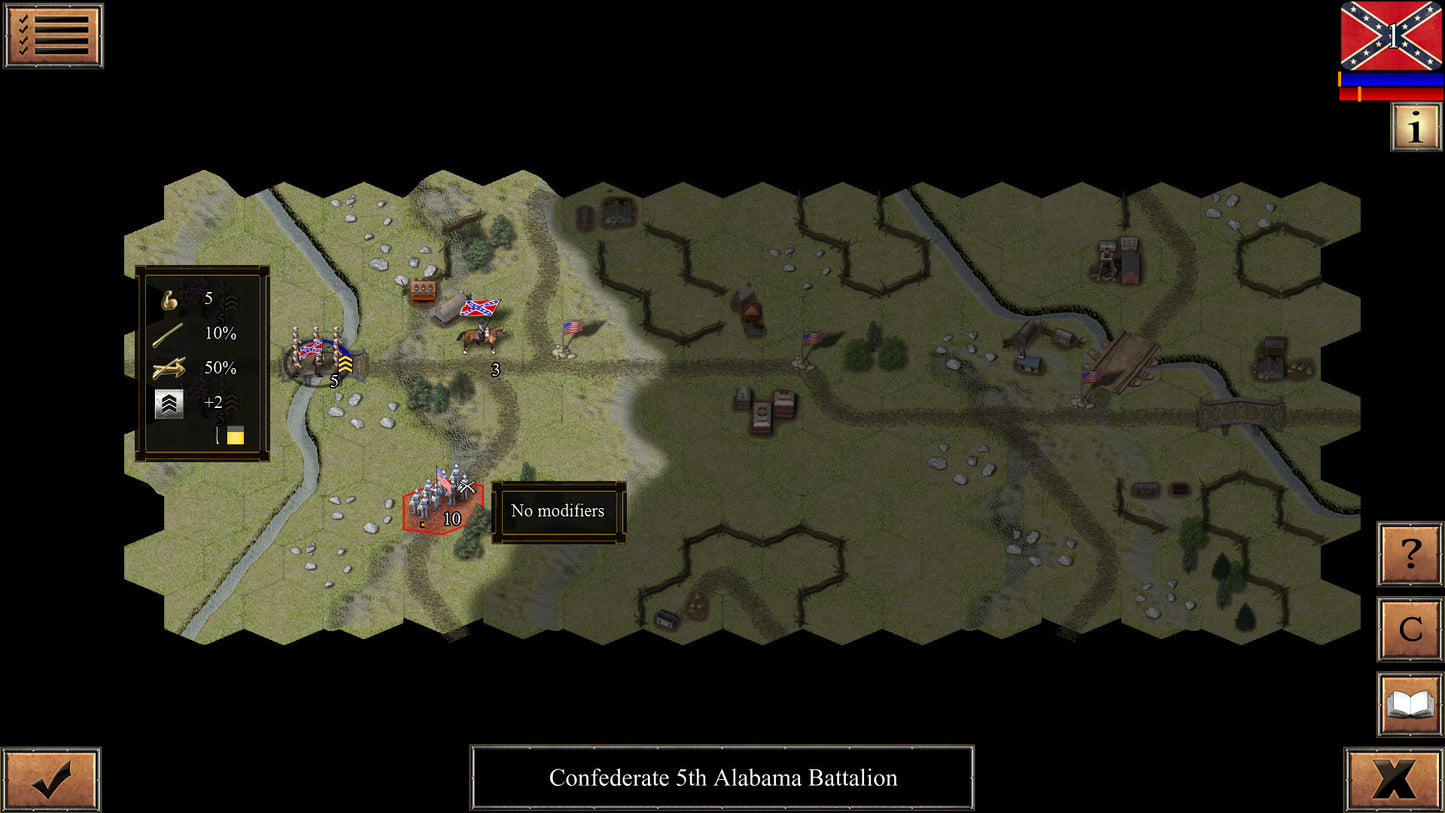The width and height of the screenshot is (1445, 813).
Task: Open the checklist menu button
Action: coord(53,36)
